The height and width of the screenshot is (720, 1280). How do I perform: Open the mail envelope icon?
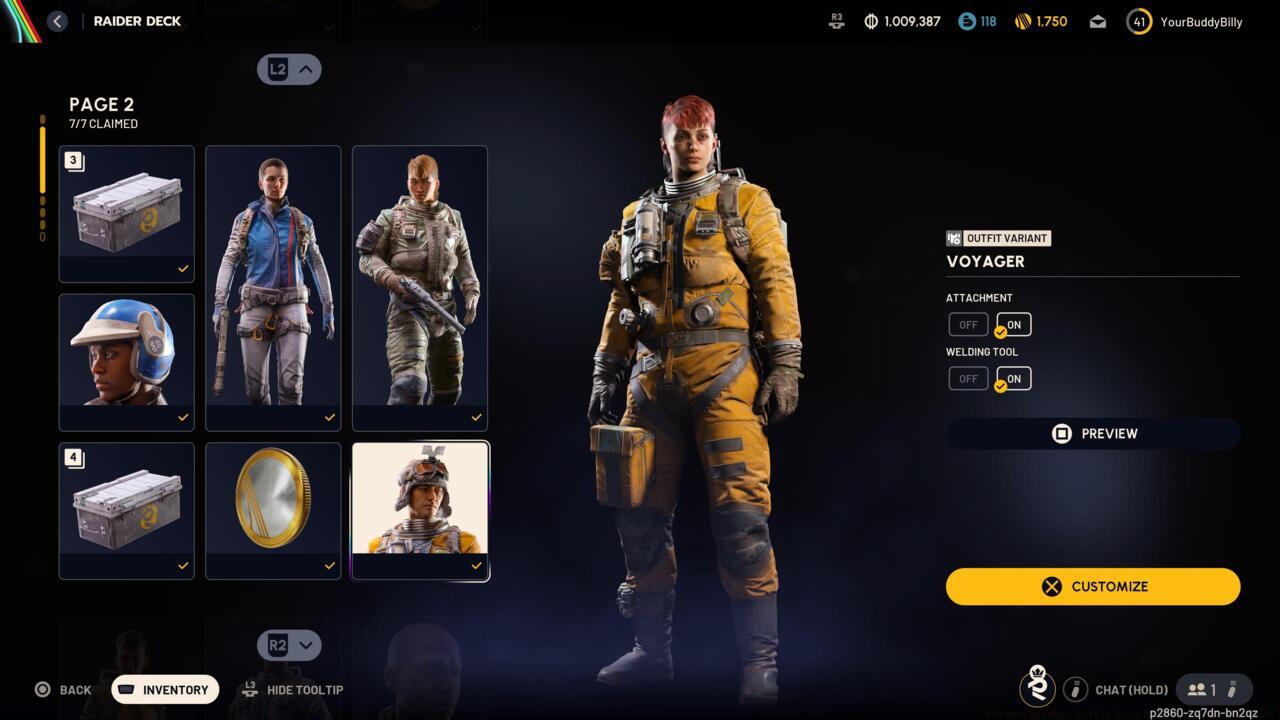point(1097,20)
